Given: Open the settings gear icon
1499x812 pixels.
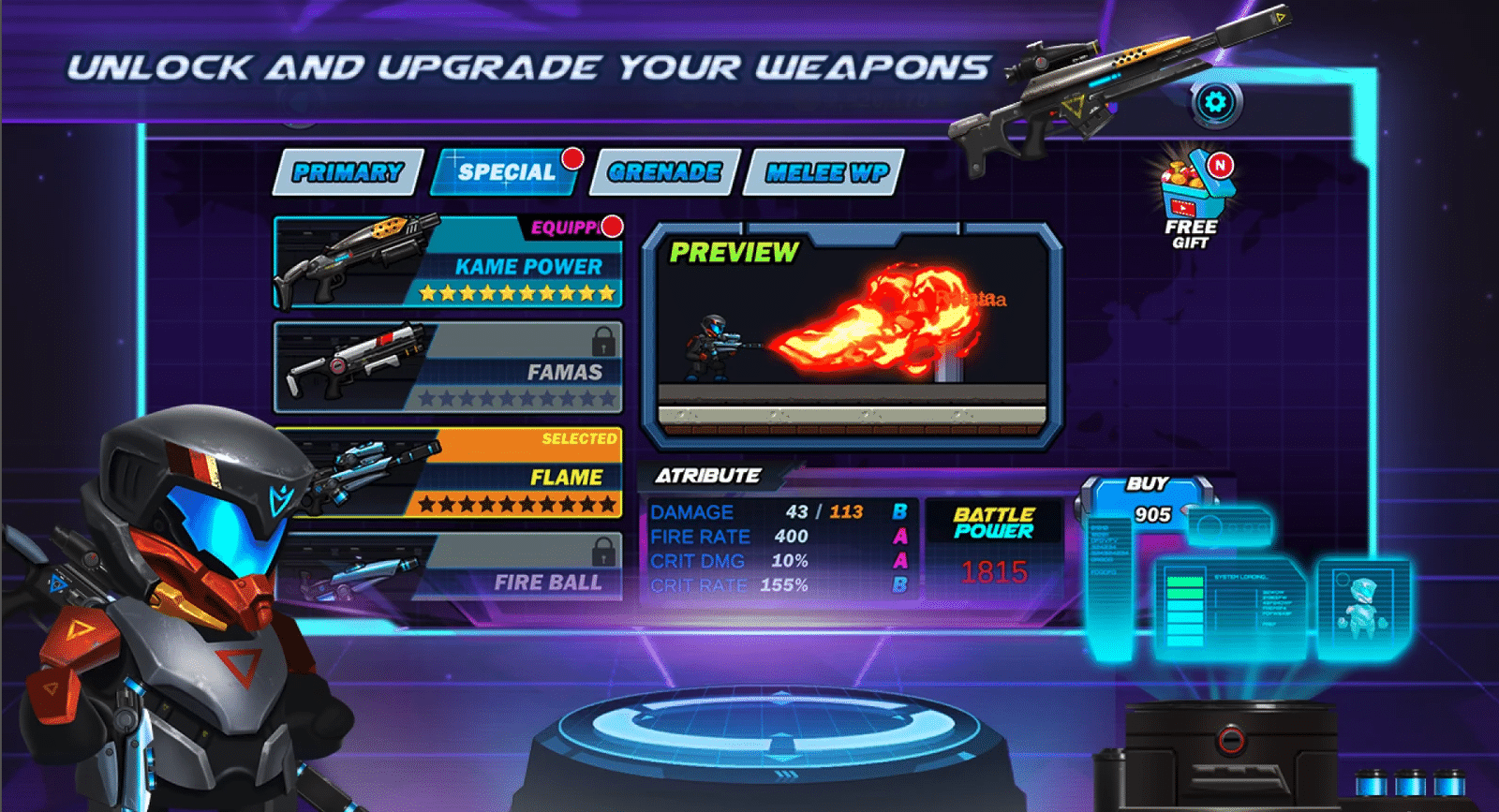Looking at the screenshot, I should (x=1215, y=103).
